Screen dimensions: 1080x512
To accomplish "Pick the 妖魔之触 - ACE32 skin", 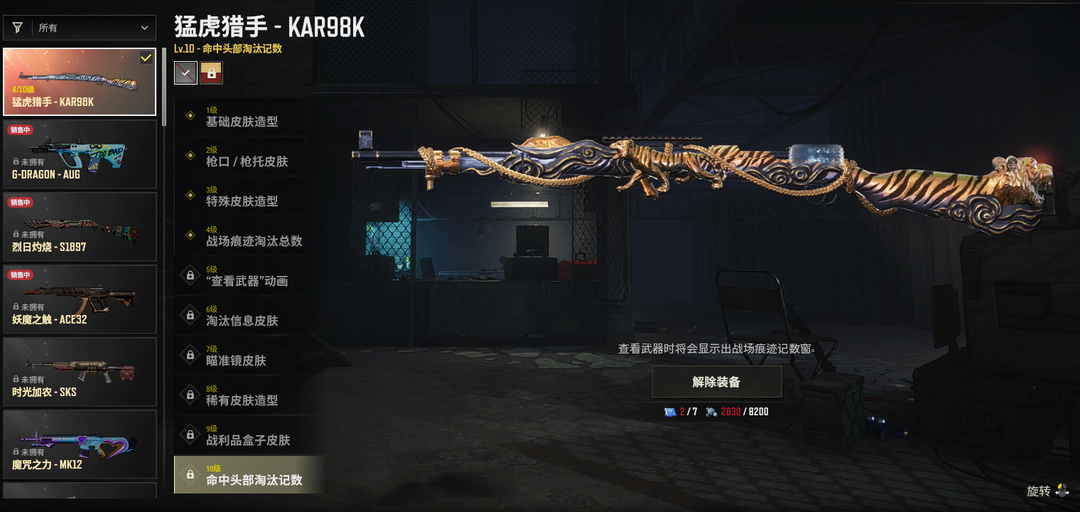I will 80,298.
